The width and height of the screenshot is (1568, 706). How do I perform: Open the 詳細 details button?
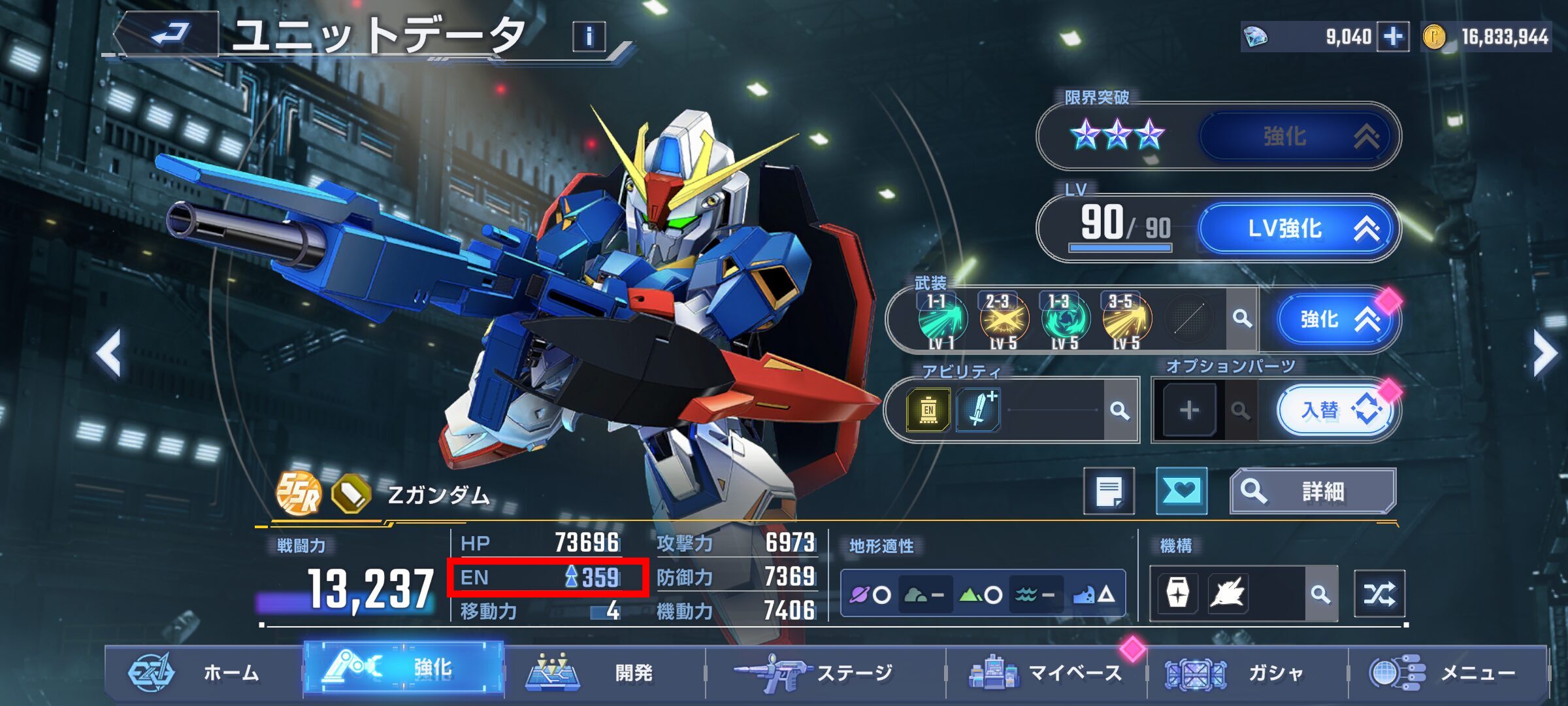(1312, 491)
